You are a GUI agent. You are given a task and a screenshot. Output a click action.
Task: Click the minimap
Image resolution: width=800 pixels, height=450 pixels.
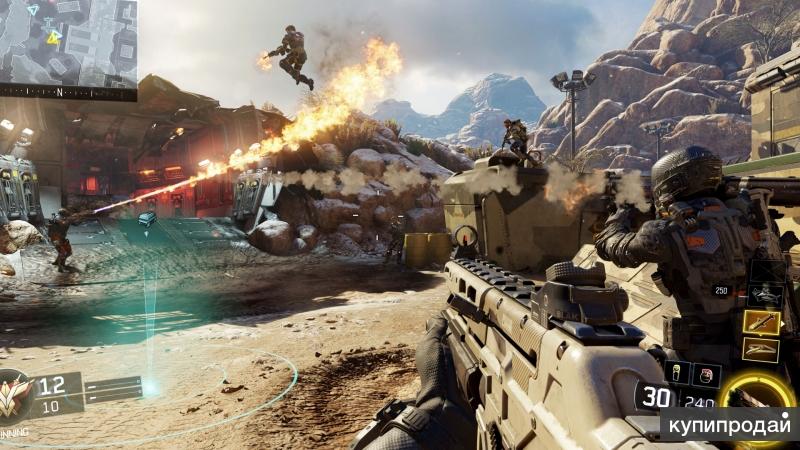pos(68,42)
